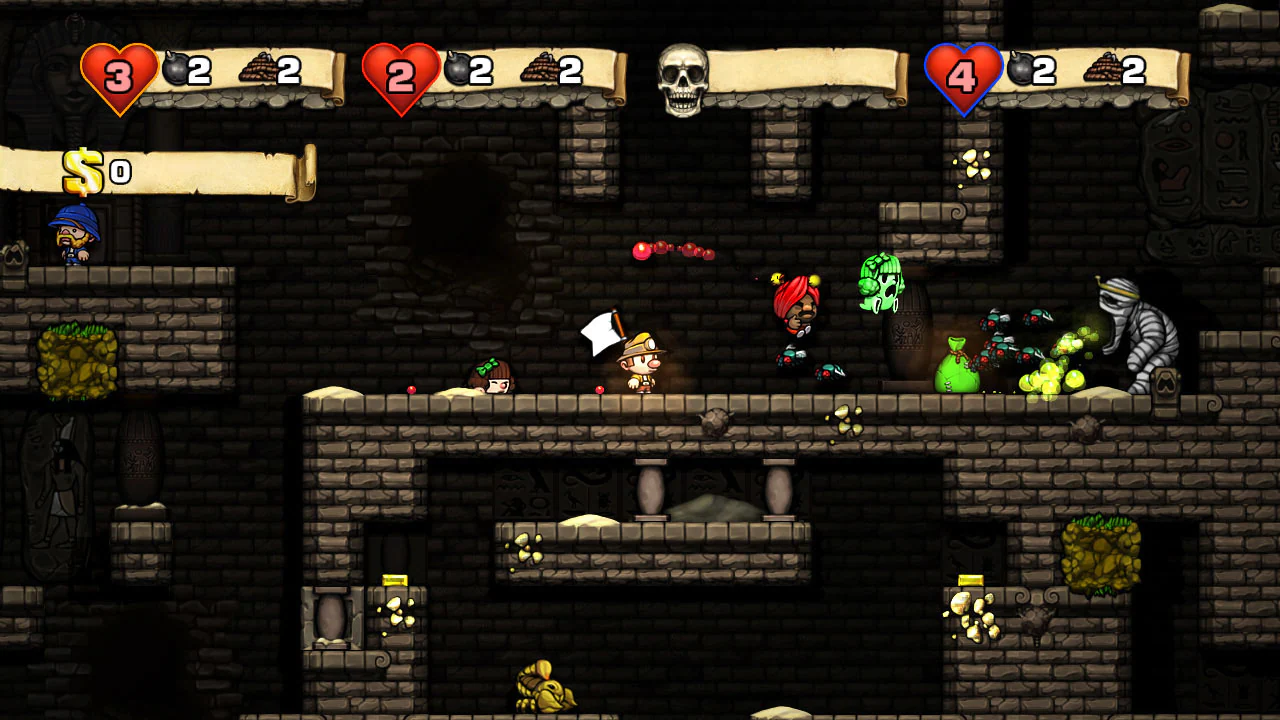
Task: Click the rope icon in Player 2's banner
Action: tap(541, 68)
